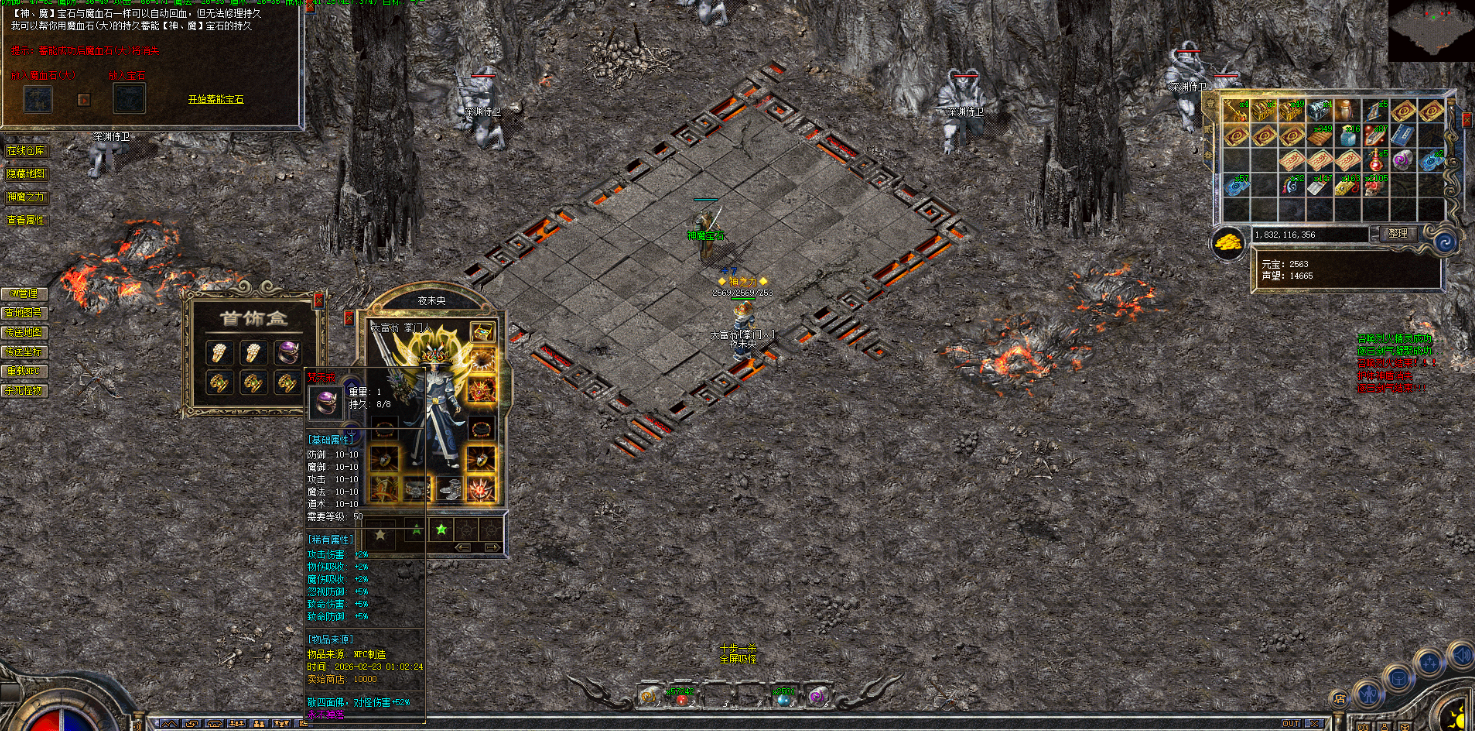
Task: Open the 在线仓库 side button
Action: (x=26, y=151)
